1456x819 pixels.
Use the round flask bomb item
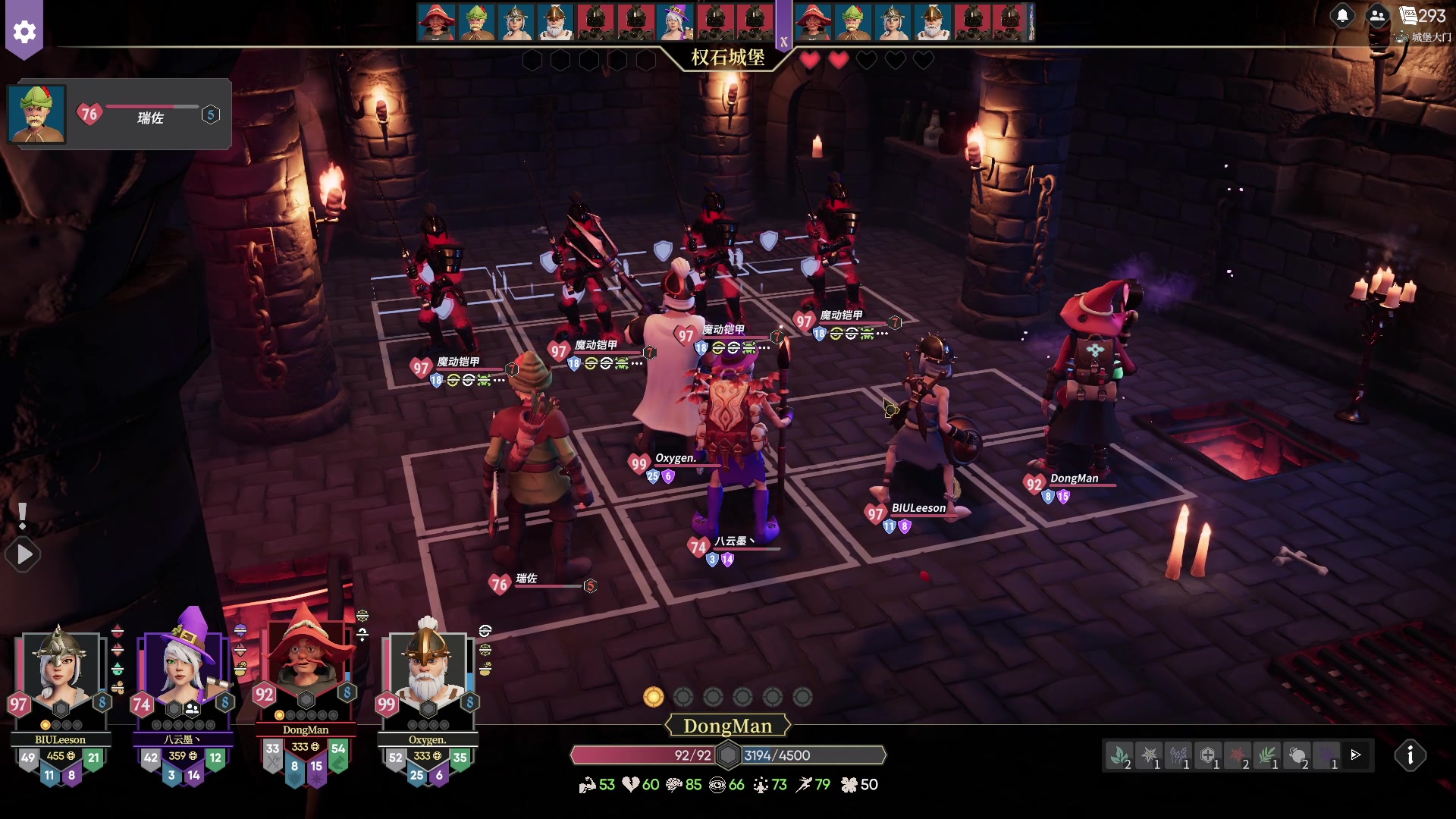click(1297, 755)
